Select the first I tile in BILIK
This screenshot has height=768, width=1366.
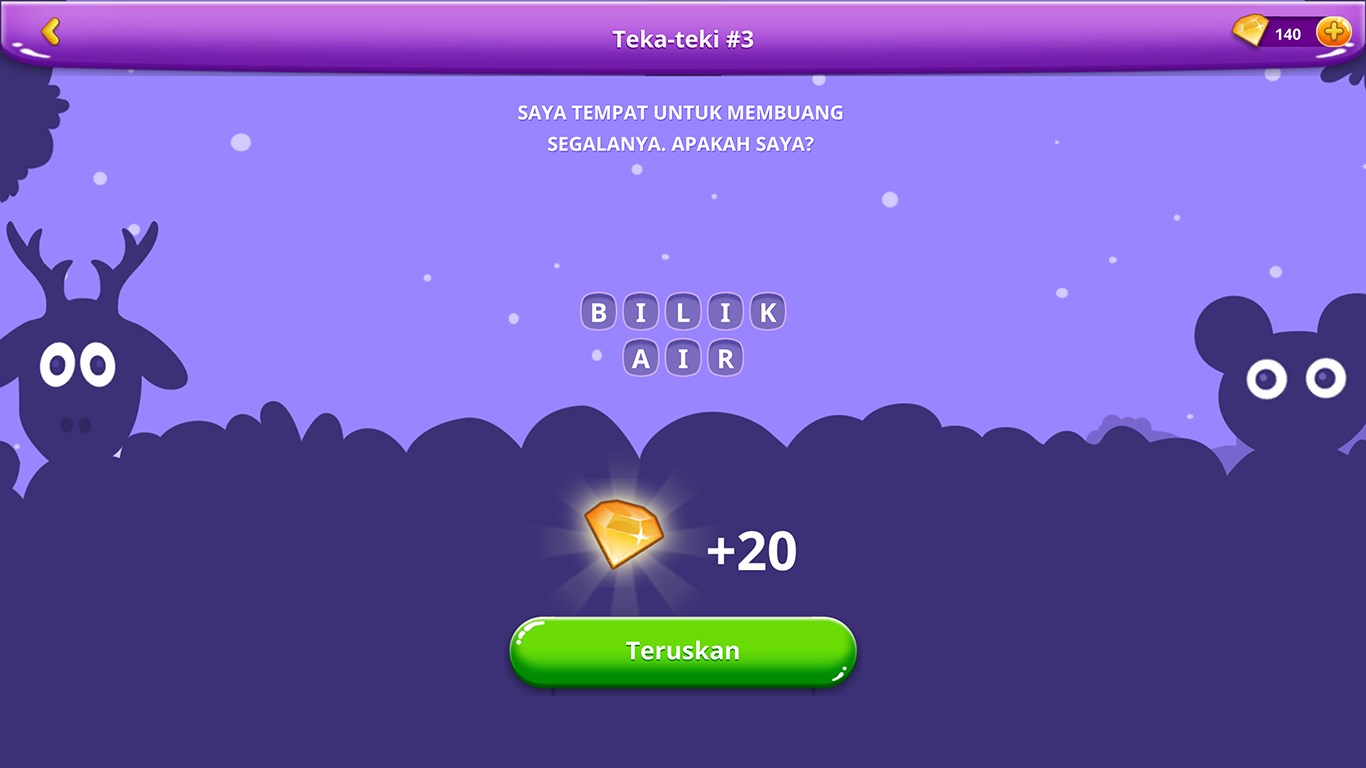pyautogui.click(x=640, y=311)
